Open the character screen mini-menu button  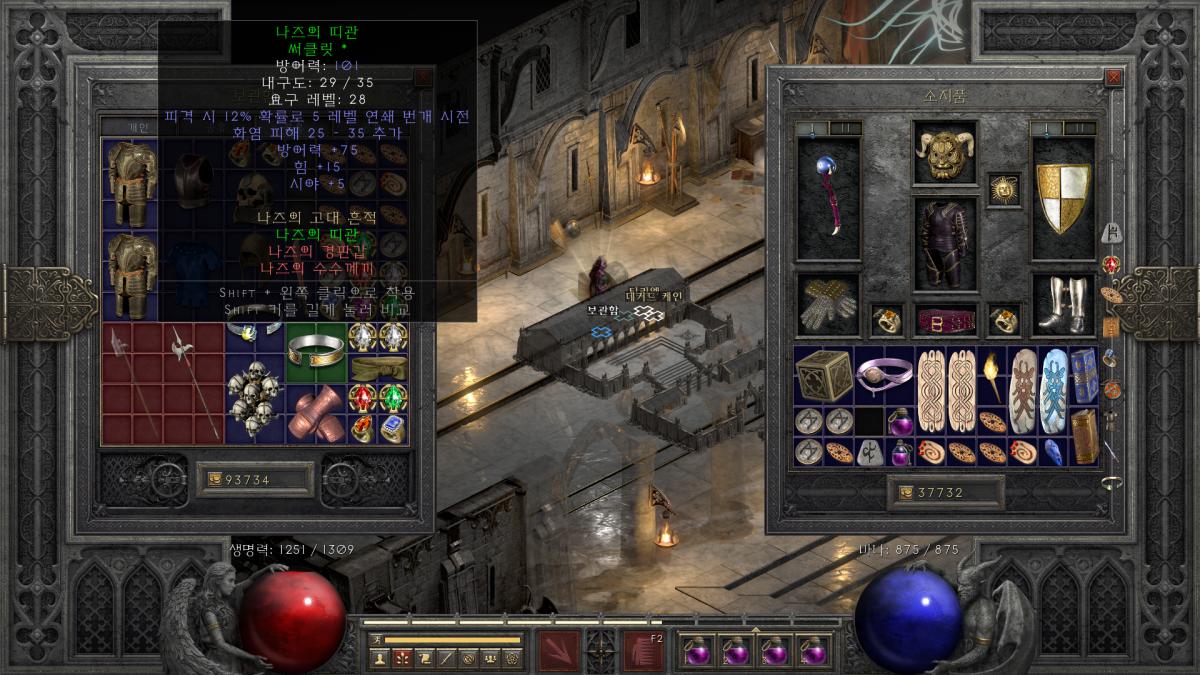tap(380, 657)
